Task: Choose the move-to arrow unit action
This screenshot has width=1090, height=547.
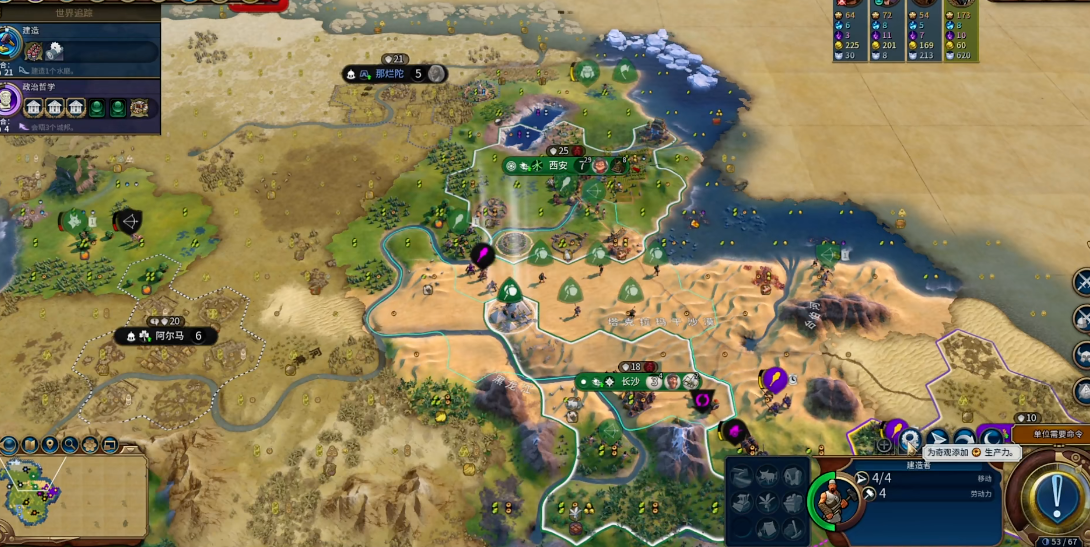Action: (938, 440)
